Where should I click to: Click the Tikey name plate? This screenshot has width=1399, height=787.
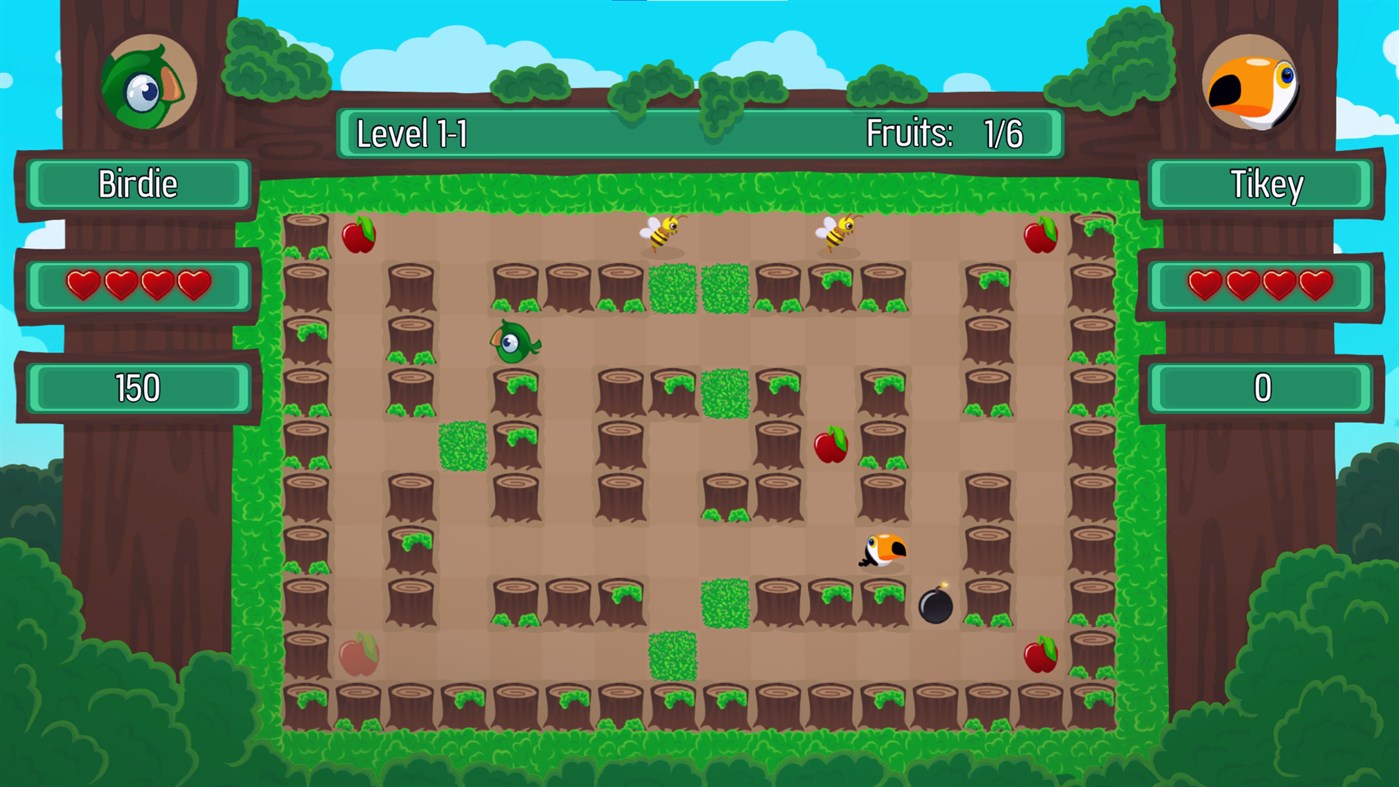click(1261, 184)
